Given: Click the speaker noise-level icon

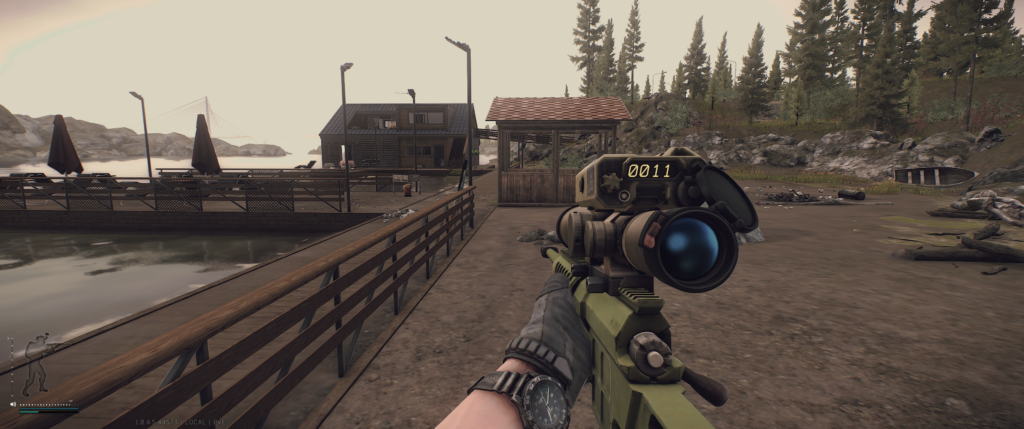Looking at the screenshot, I should pos(13,404).
